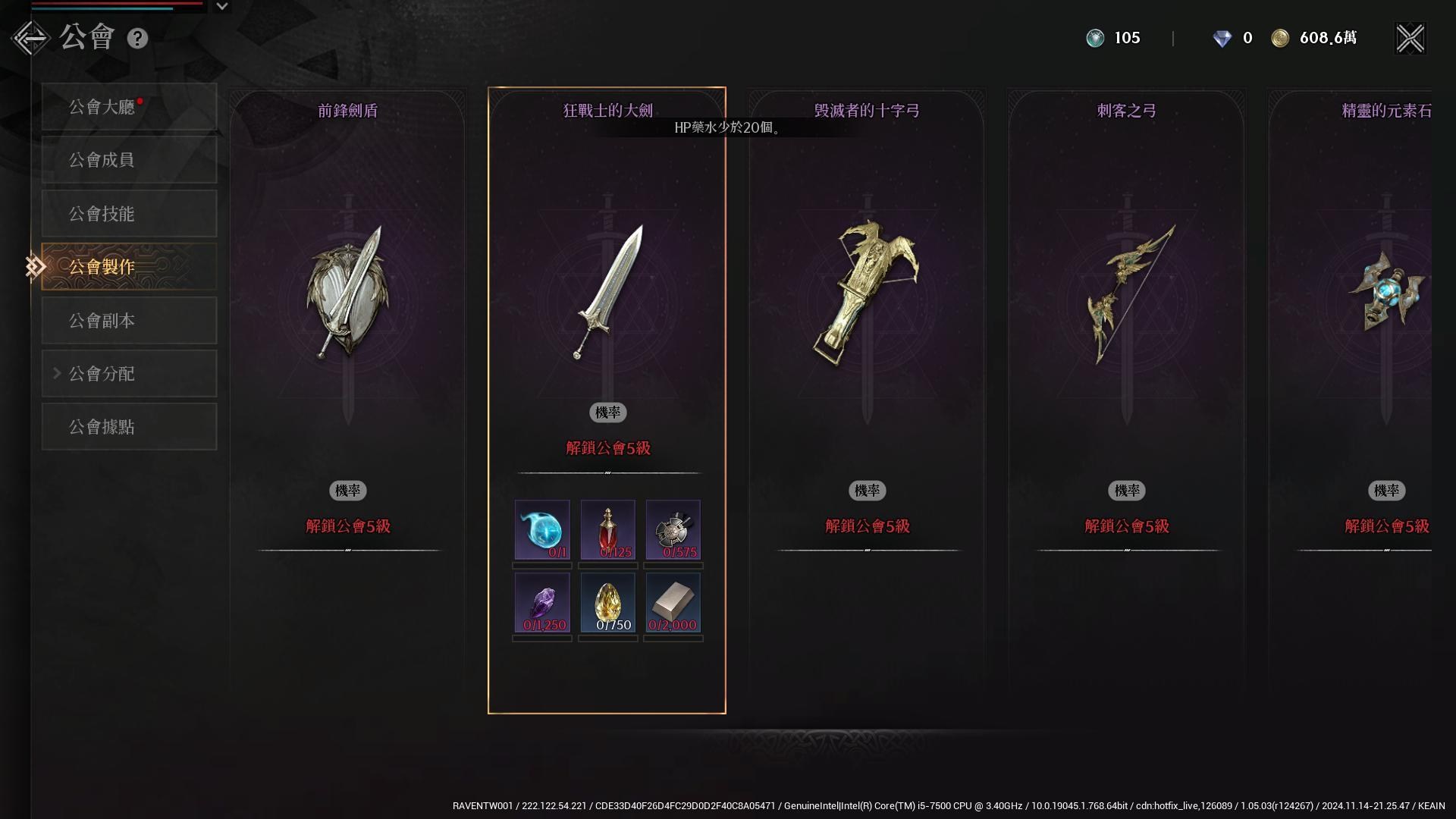Open the 公會副本 dungeon tab
The height and width of the screenshot is (819, 1456).
pyautogui.click(x=129, y=321)
